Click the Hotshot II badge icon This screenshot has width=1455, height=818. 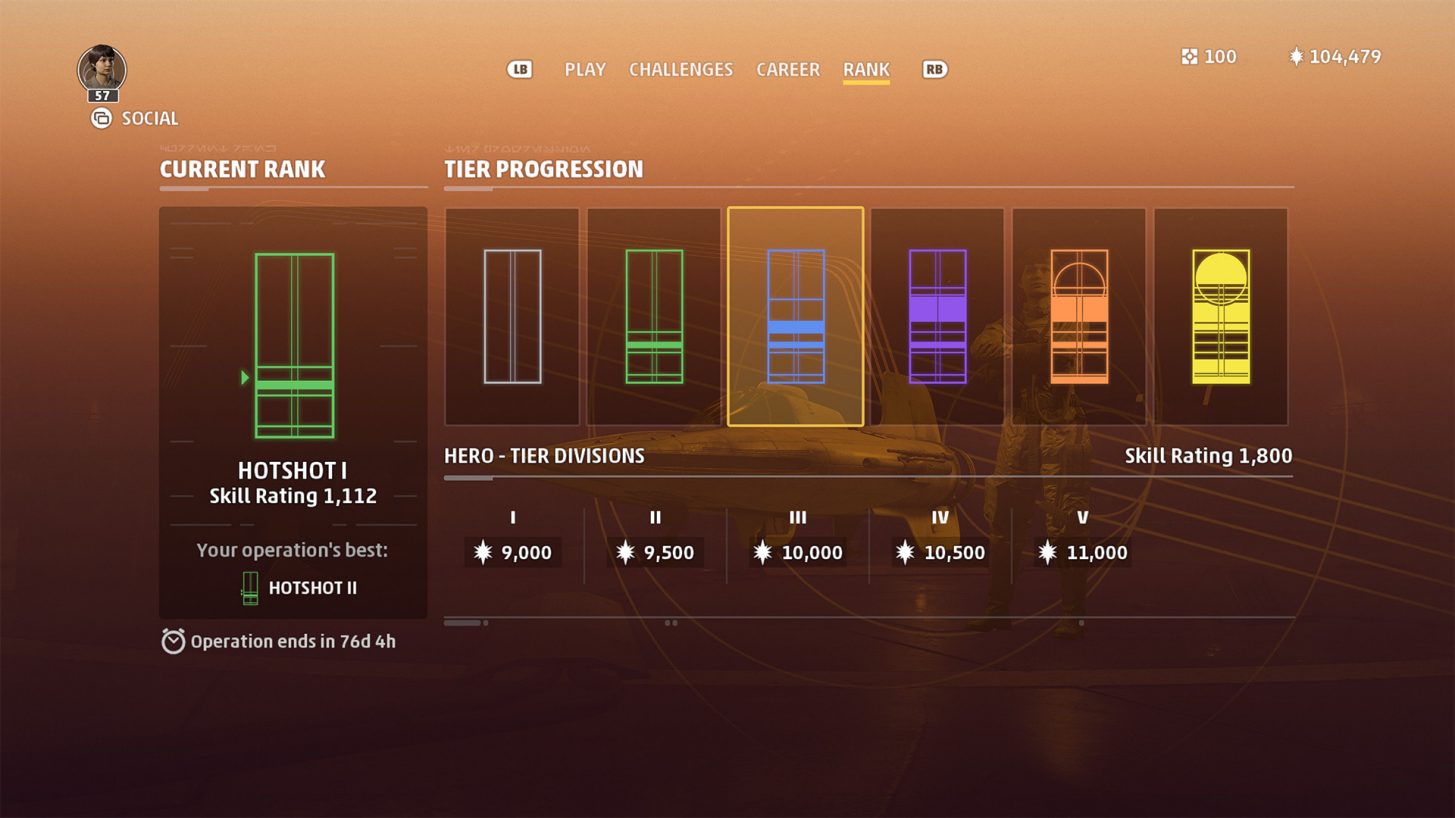pyautogui.click(x=248, y=587)
